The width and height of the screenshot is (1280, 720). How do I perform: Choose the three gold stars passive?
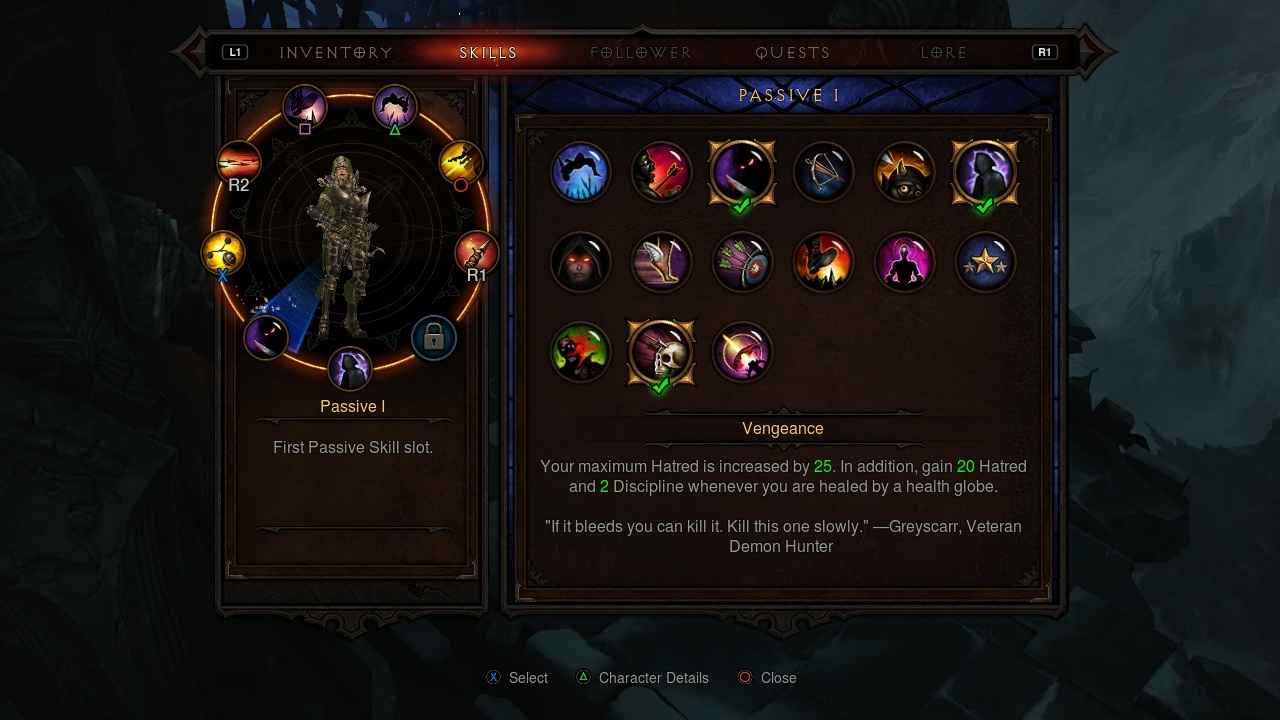[985, 263]
